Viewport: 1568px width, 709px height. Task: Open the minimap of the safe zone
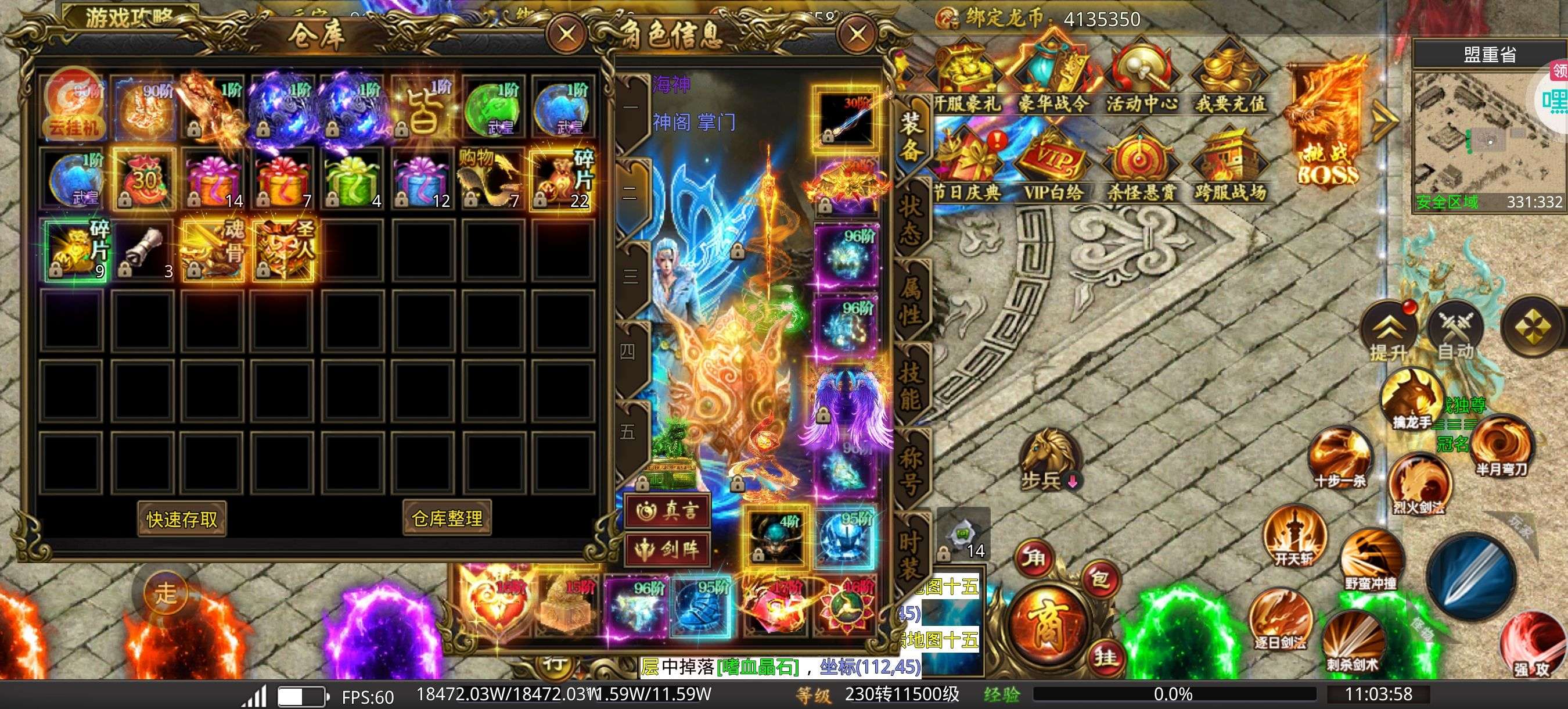(1488, 137)
